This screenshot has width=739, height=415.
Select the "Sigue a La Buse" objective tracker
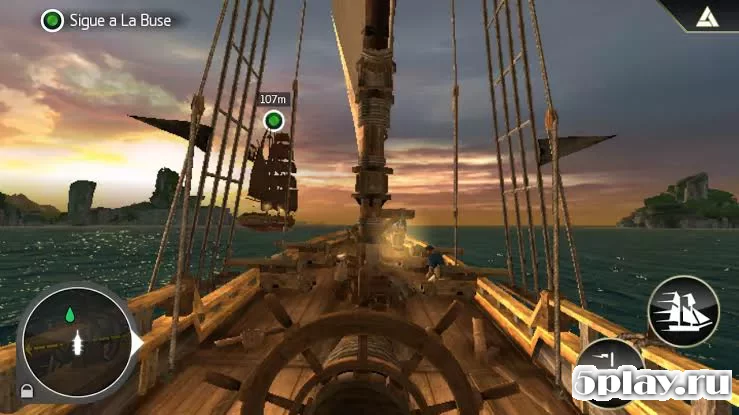[x=105, y=19]
